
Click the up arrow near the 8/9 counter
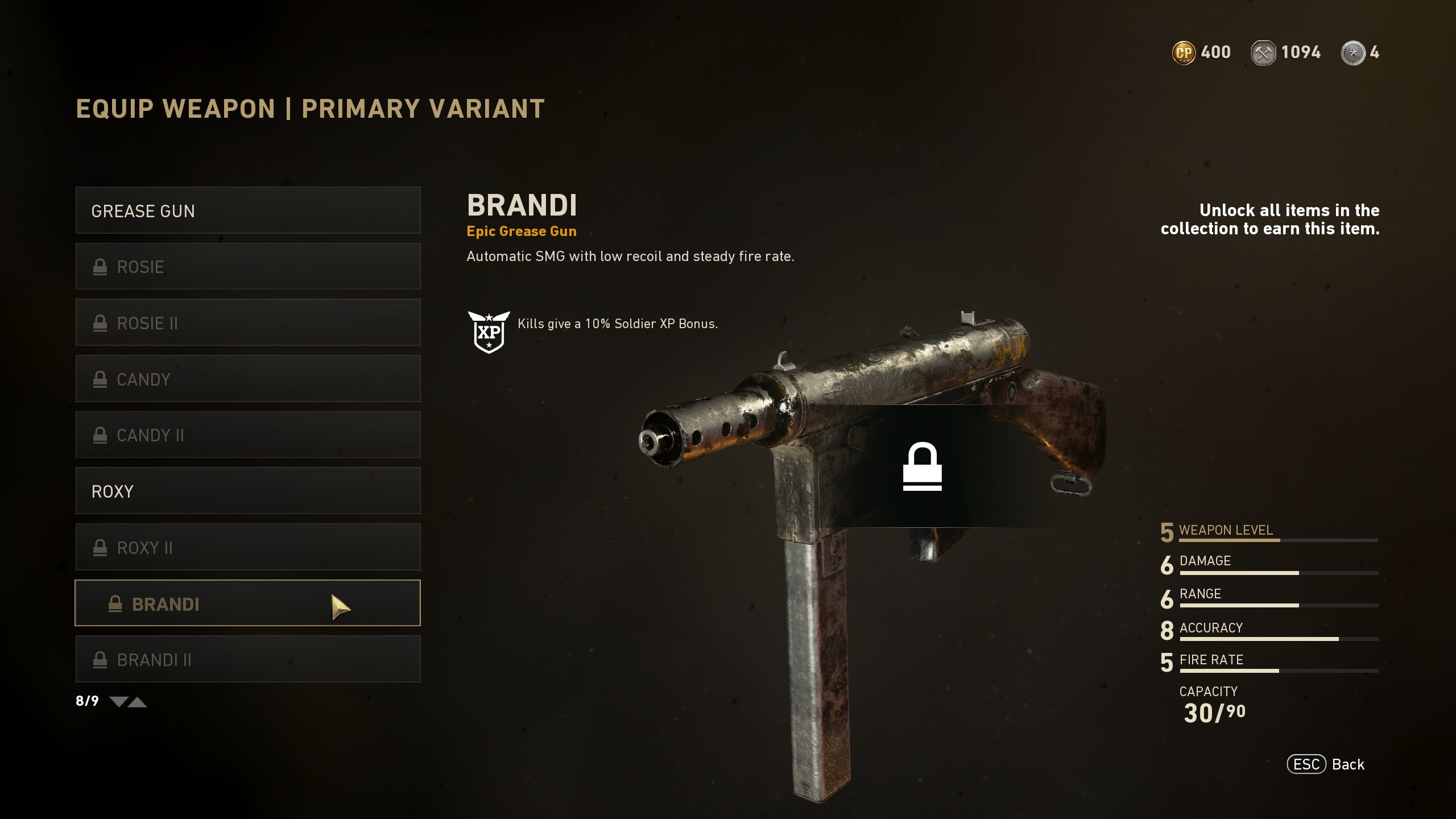137,702
